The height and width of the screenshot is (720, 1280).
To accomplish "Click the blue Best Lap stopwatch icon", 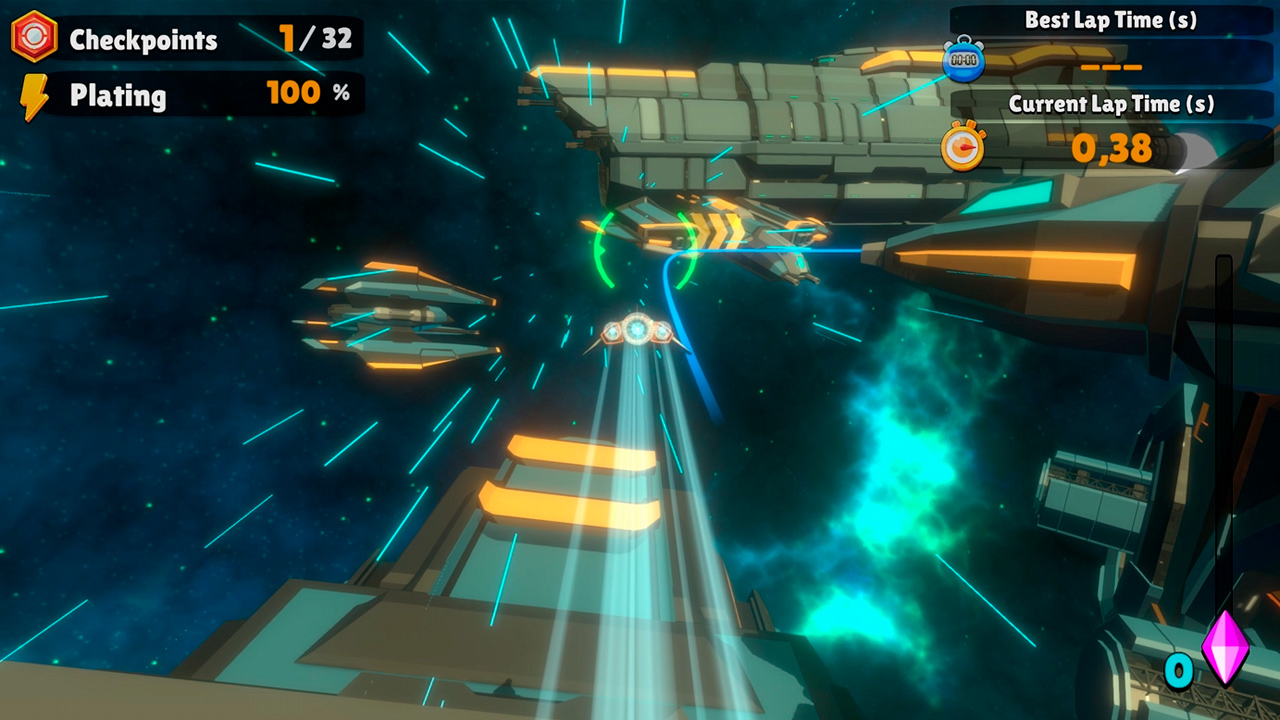I will tap(961, 61).
